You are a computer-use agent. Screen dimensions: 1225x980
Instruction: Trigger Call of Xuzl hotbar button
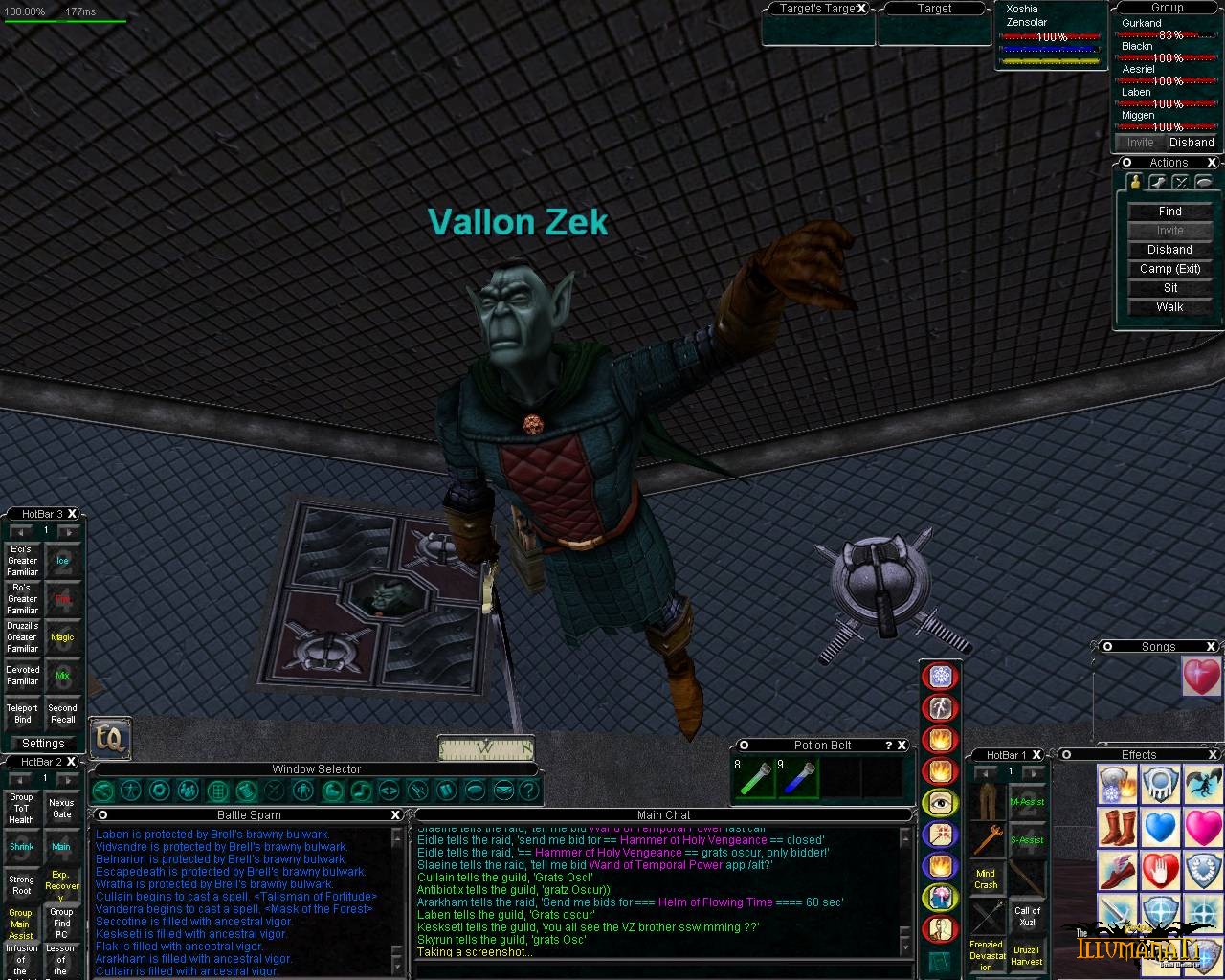click(x=1027, y=917)
